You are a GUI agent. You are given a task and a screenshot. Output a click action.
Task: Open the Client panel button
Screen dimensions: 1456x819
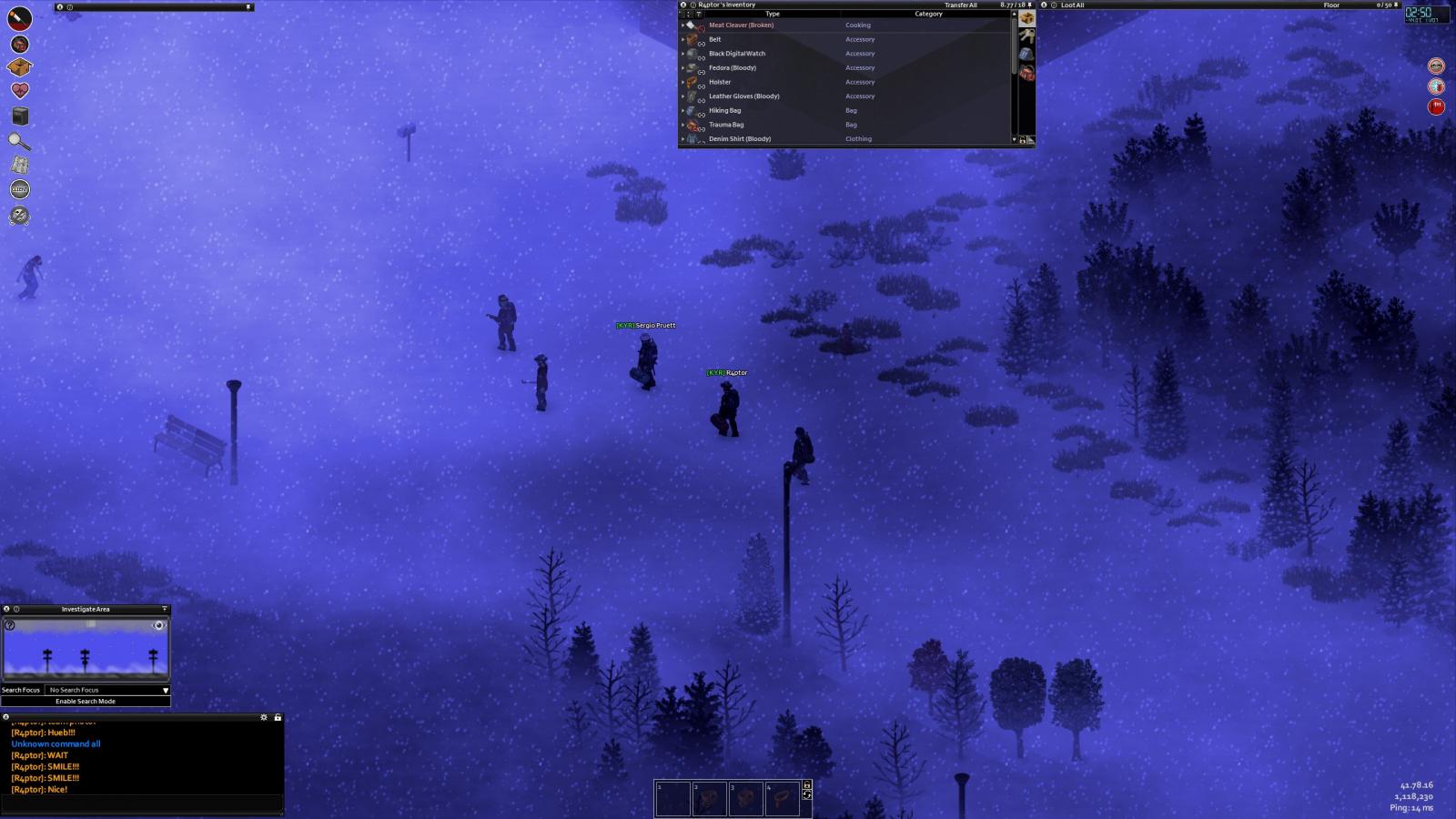(19, 189)
